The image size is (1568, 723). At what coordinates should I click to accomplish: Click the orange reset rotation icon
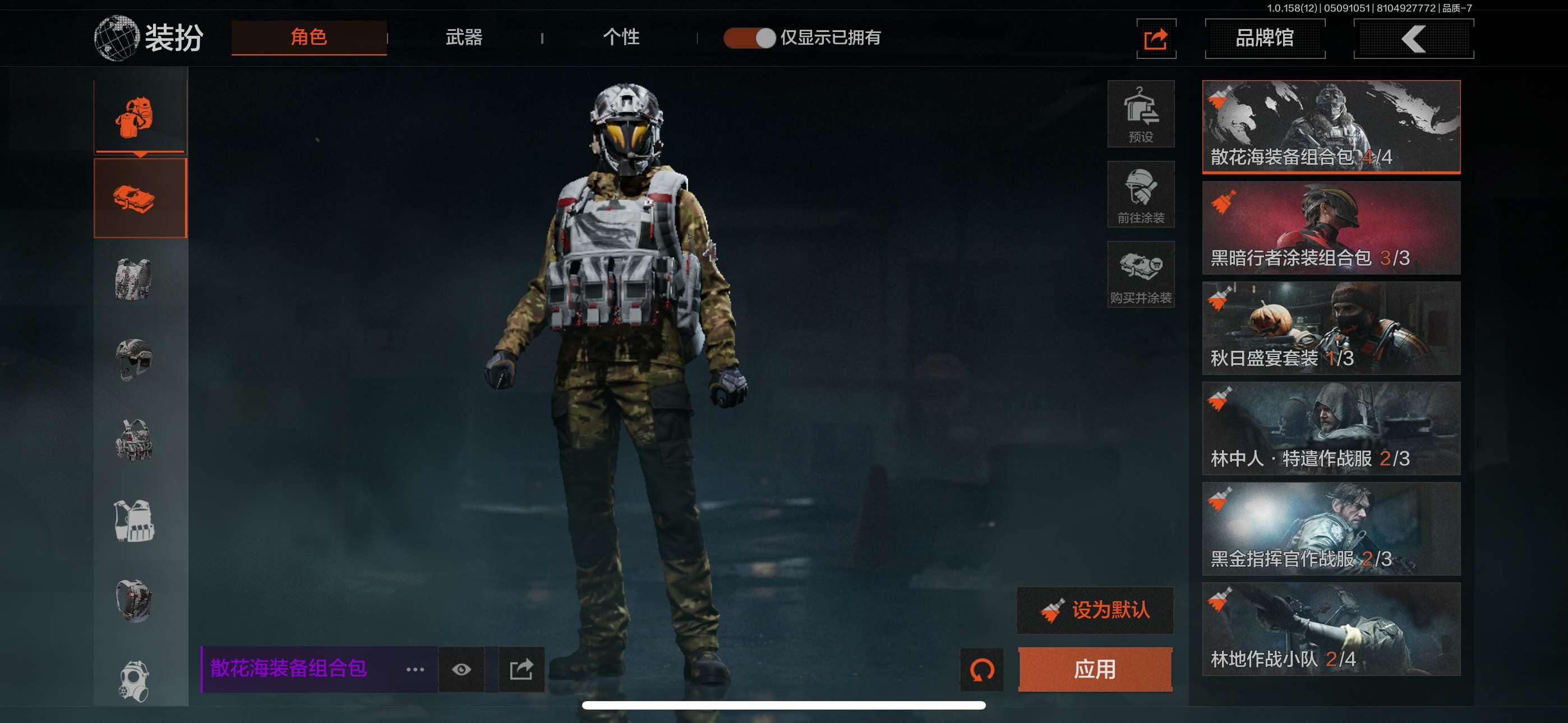(x=981, y=669)
